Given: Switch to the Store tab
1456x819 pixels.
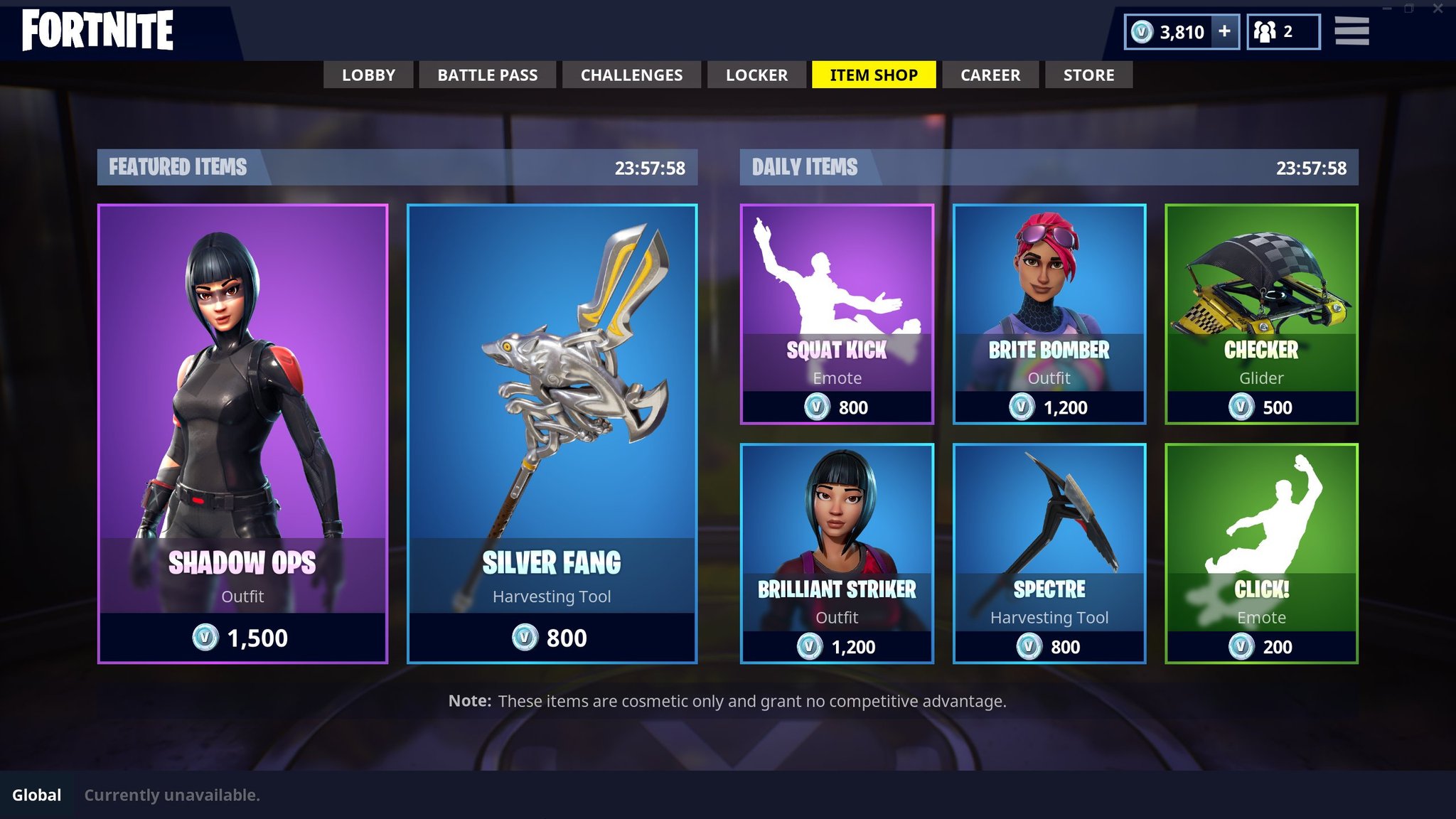Looking at the screenshot, I should pyautogui.click(x=1088, y=75).
